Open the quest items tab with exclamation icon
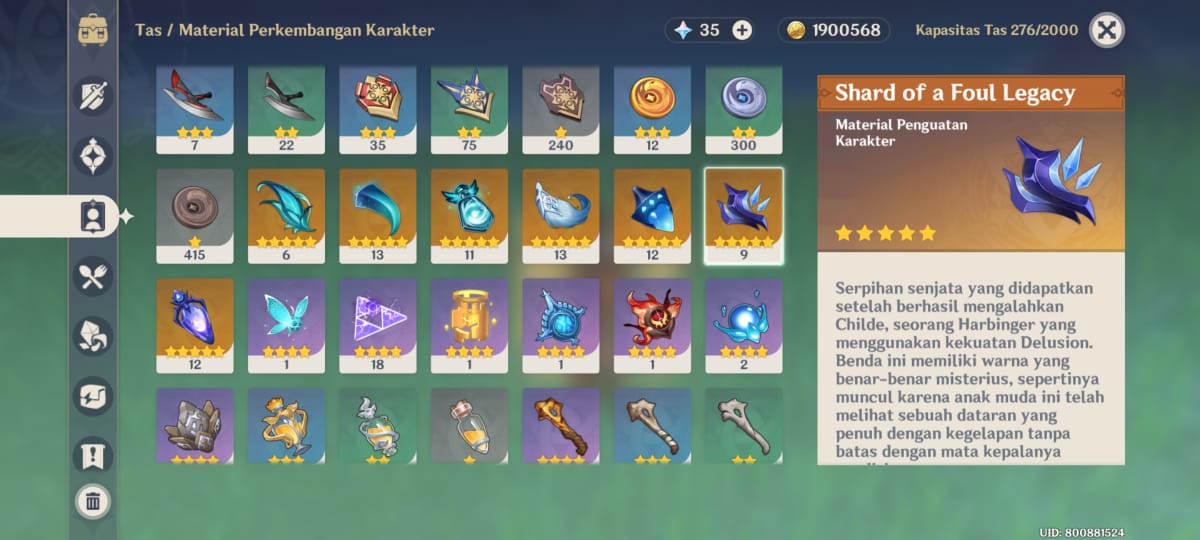The height and width of the screenshot is (540, 1200). click(93, 455)
